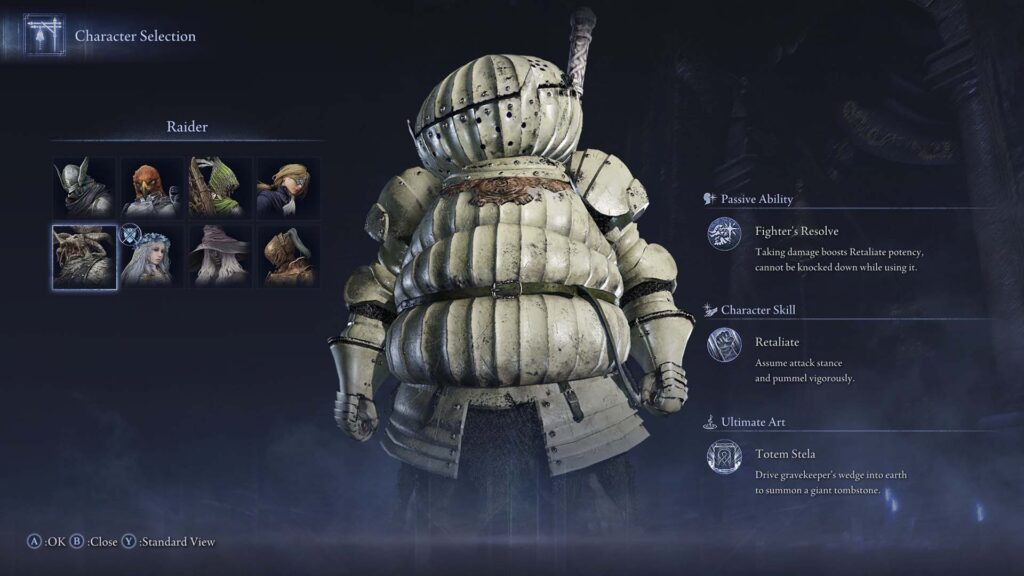
Task: Select the blonde character in dark coat
Action: click(287, 187)
